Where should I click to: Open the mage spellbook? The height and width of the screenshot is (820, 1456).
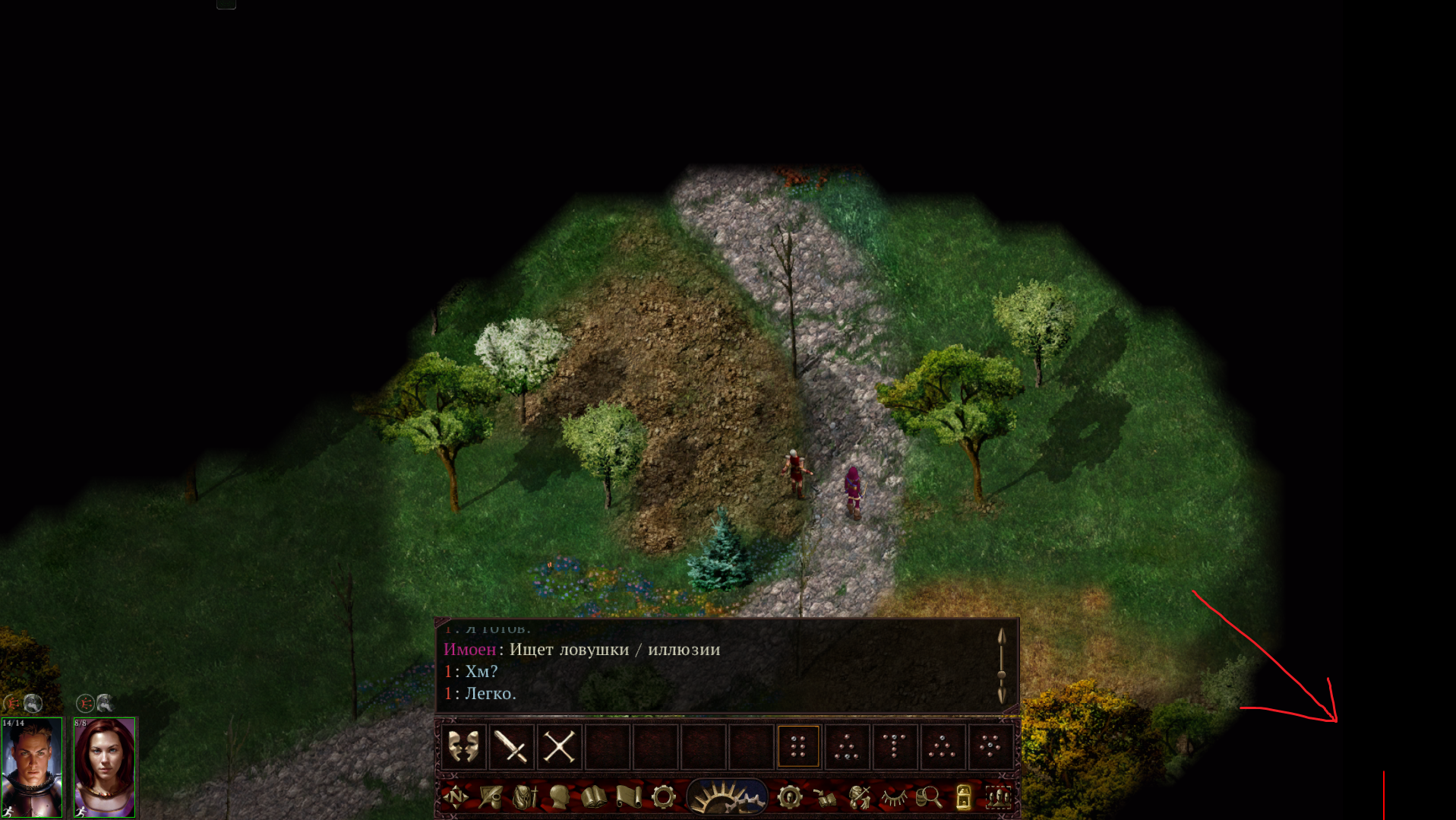click(x=594, y=796)
